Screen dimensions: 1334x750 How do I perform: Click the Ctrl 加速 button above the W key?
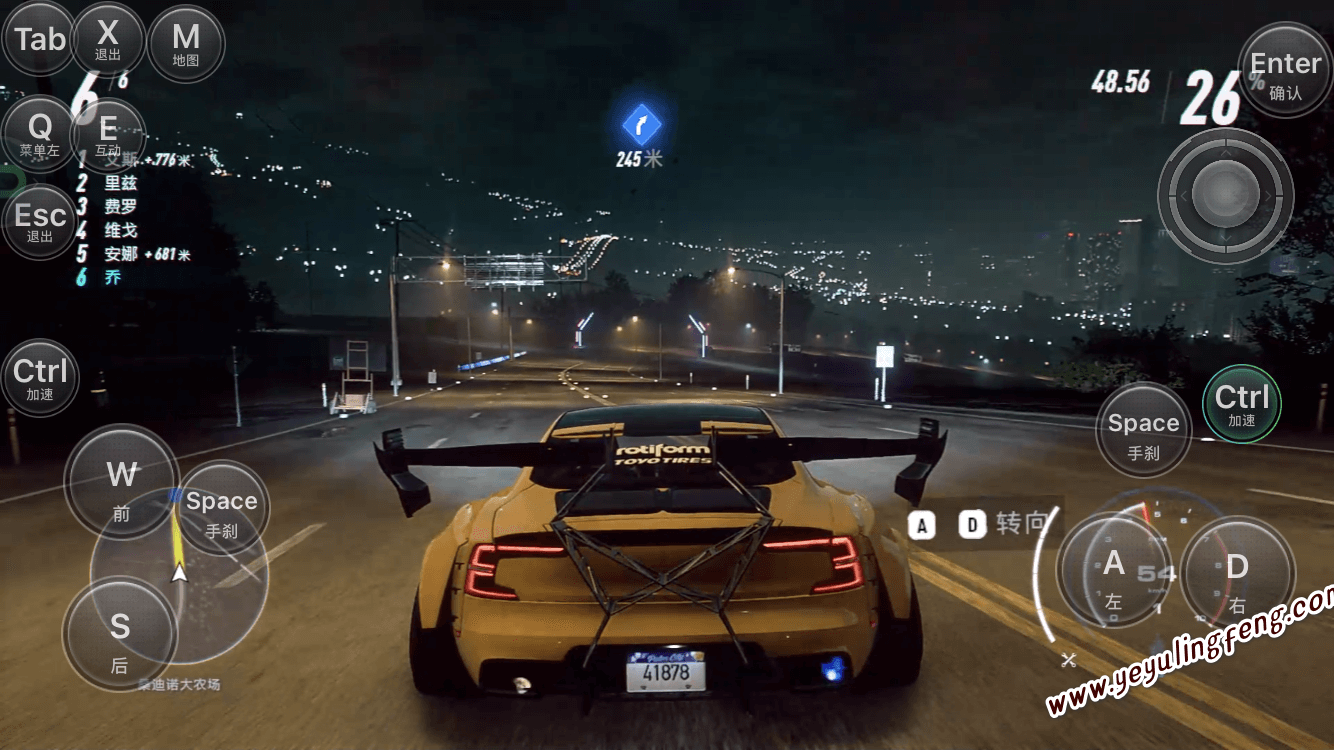tap(40, 379)
